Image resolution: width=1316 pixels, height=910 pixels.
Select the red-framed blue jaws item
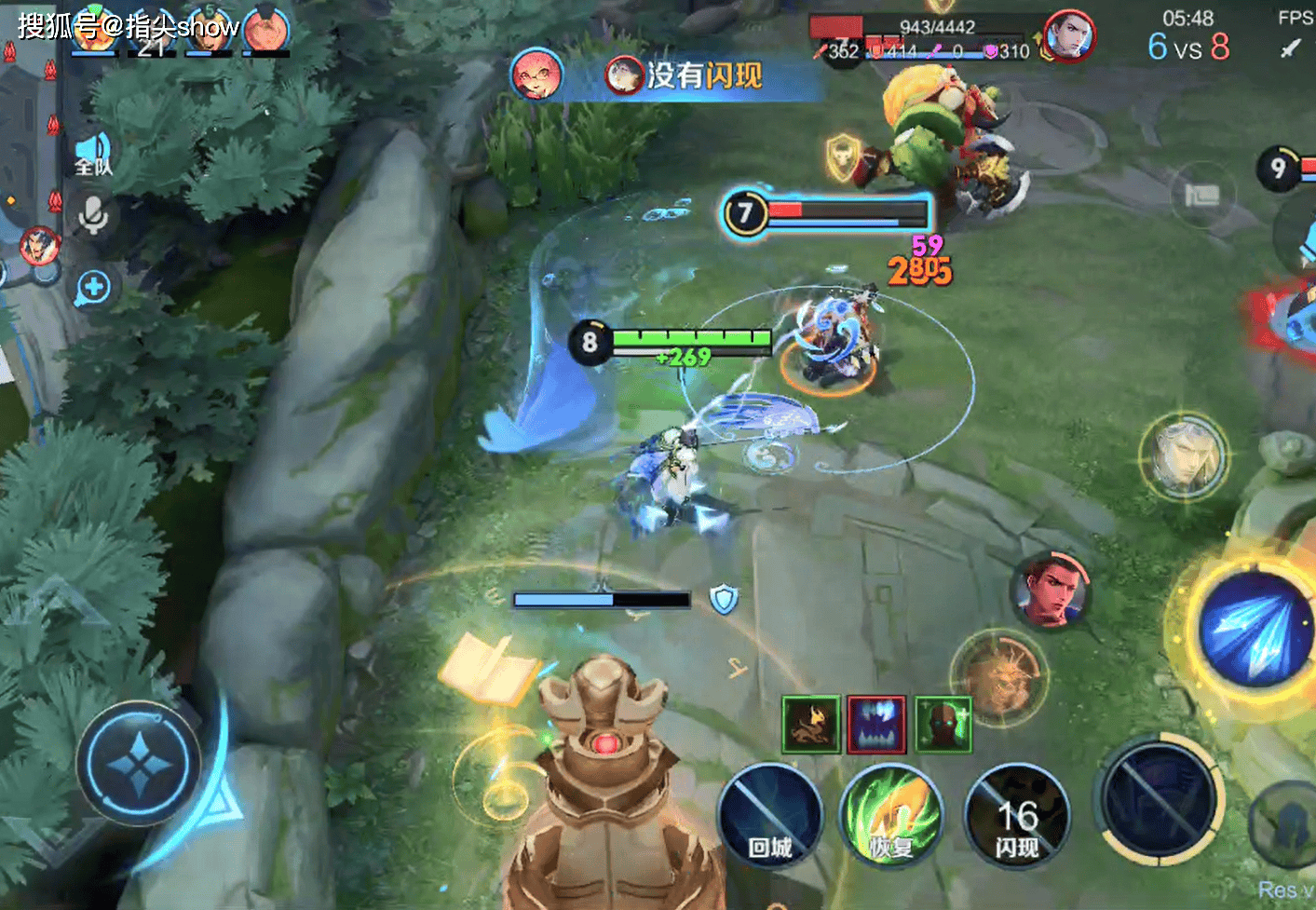coord(876,724)
